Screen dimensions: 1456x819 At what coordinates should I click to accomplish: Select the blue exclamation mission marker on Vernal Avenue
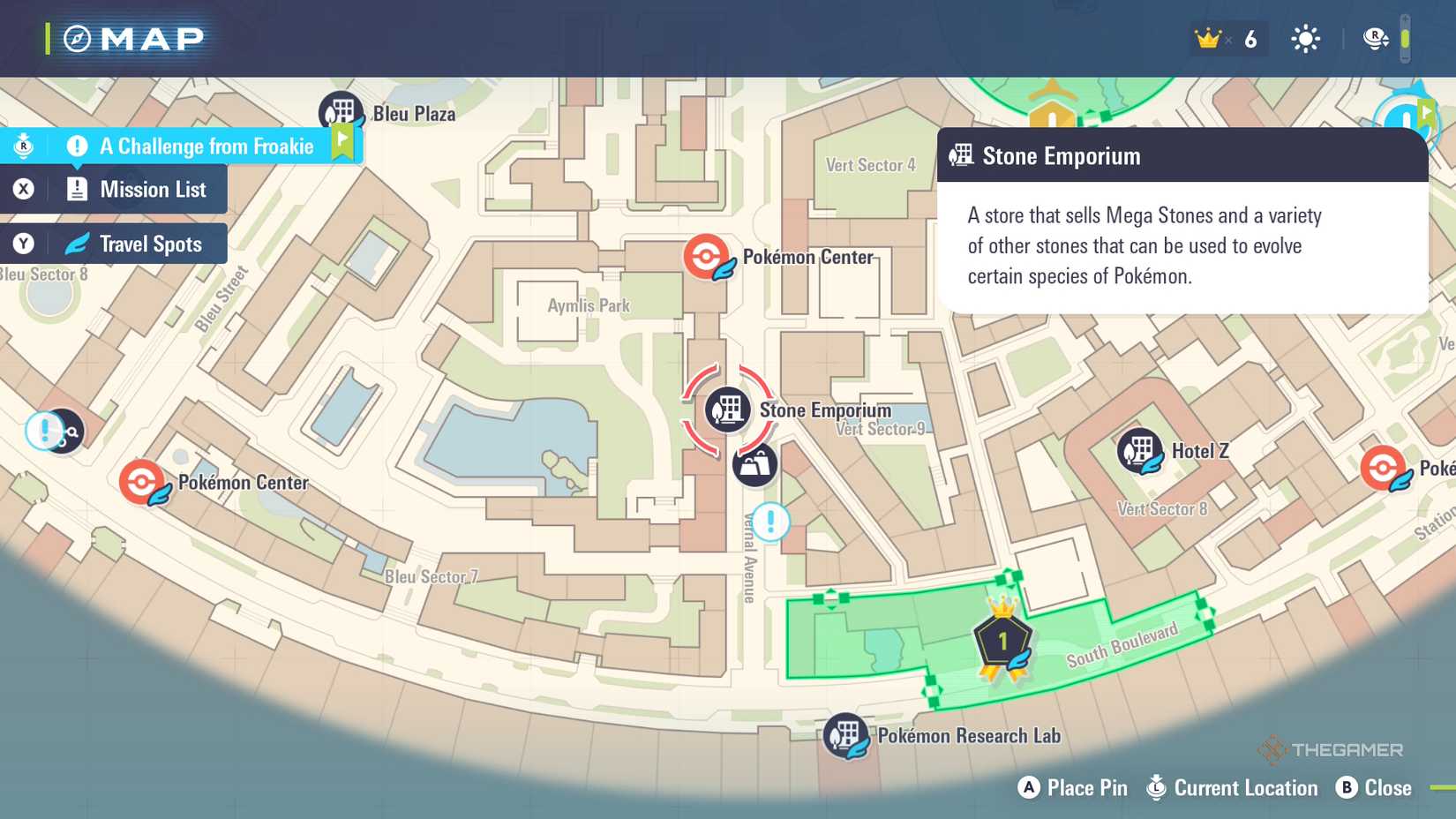[769, 522]
